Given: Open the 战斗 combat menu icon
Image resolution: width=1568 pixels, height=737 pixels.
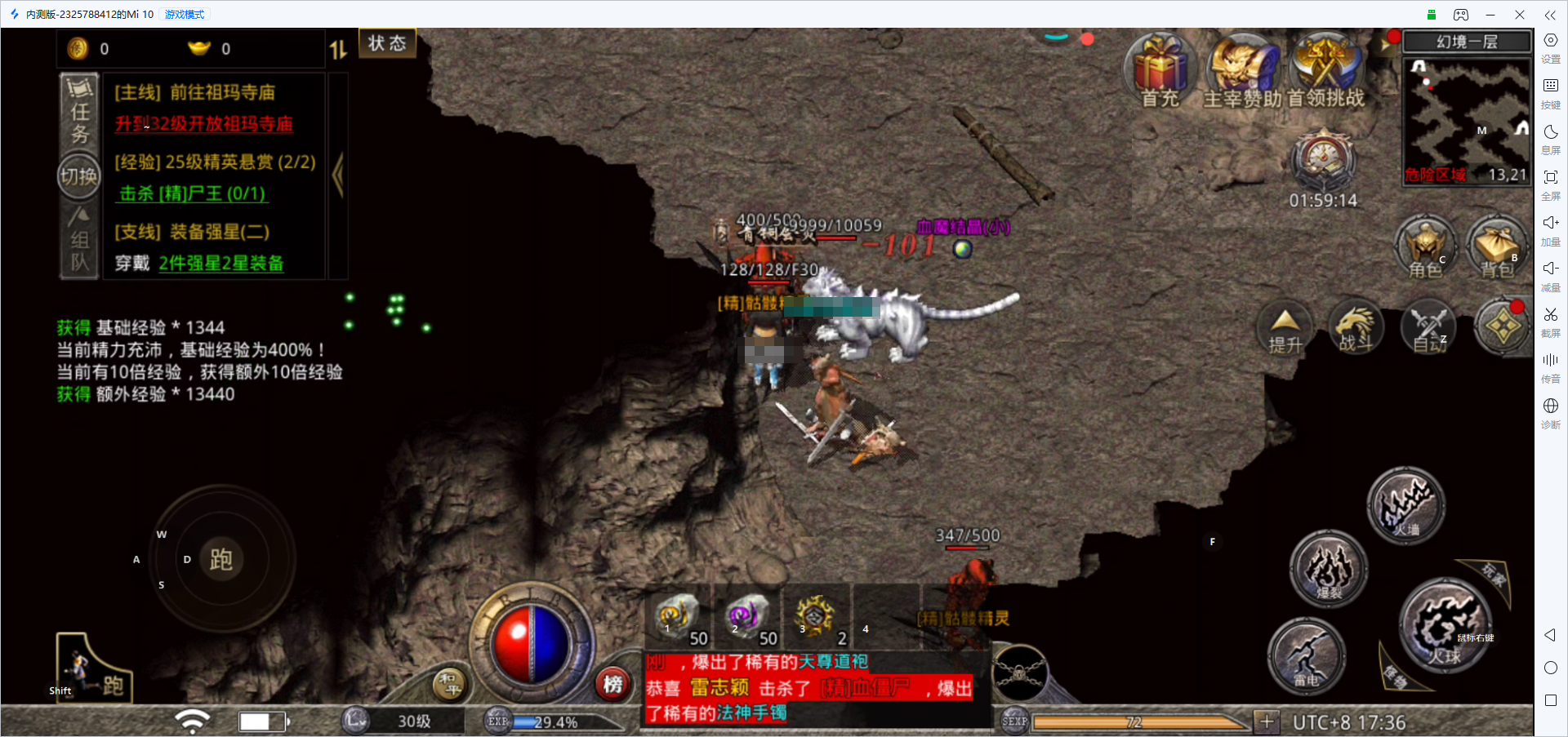Looking at the screenshot, I should [x=1356, y=328].
